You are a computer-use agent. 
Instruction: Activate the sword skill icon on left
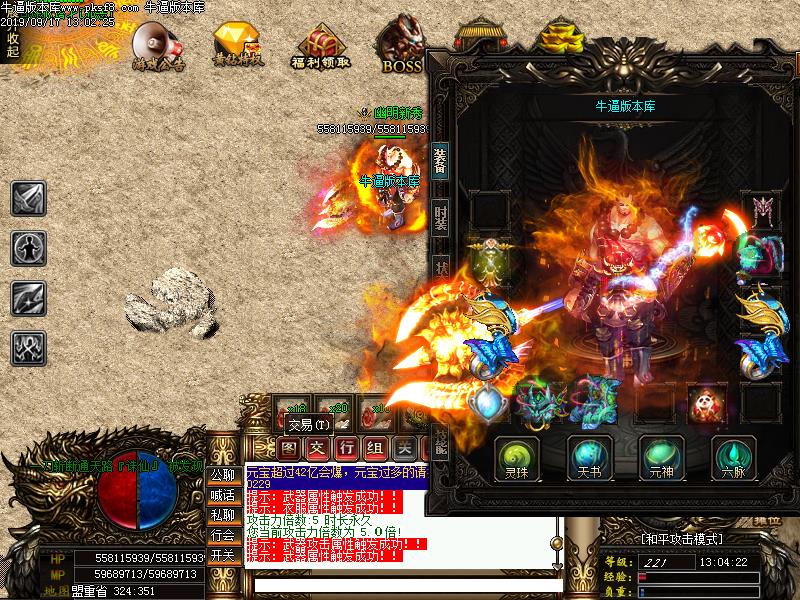click(28, 198)
